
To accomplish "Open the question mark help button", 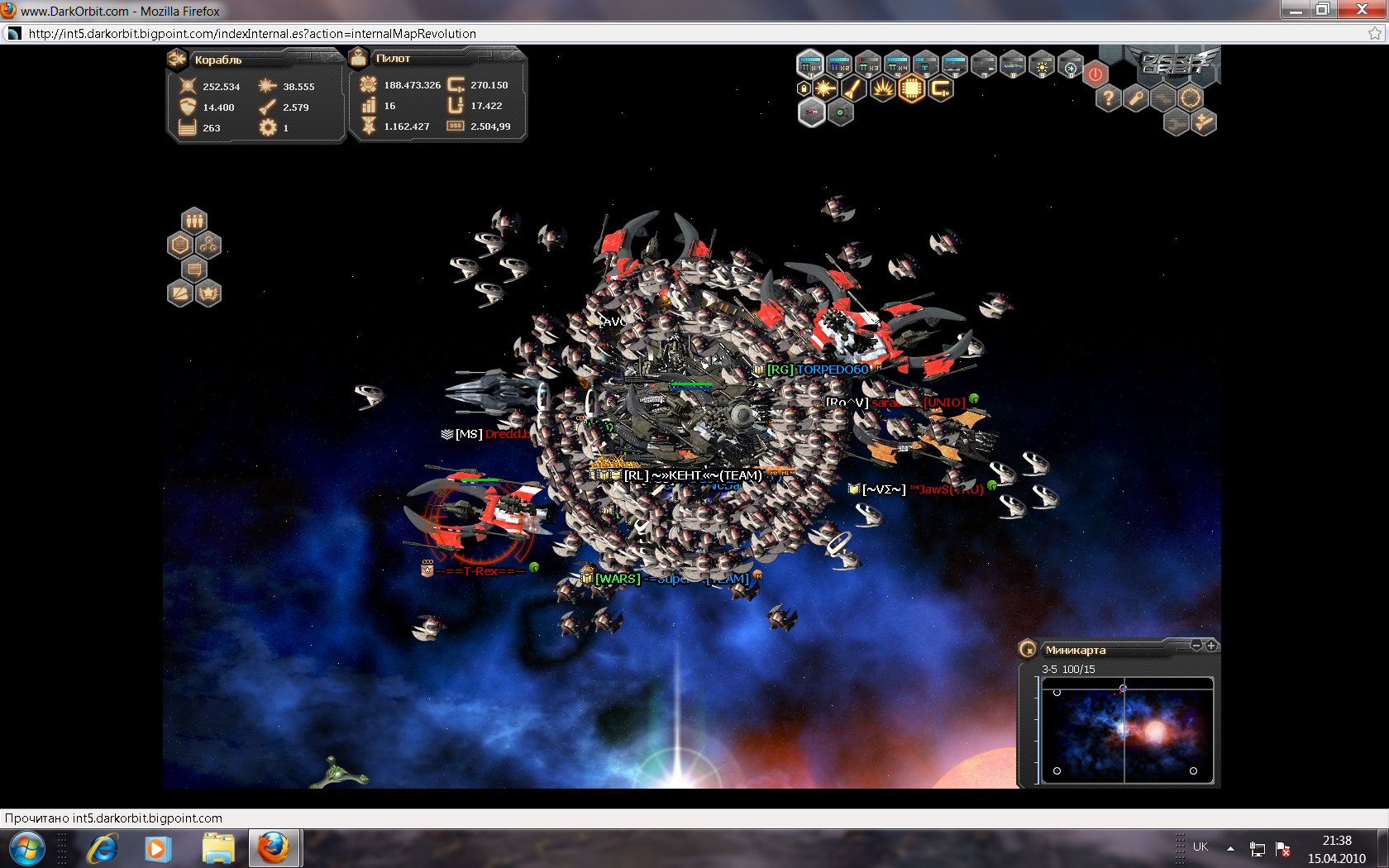I will (1108, 99).
